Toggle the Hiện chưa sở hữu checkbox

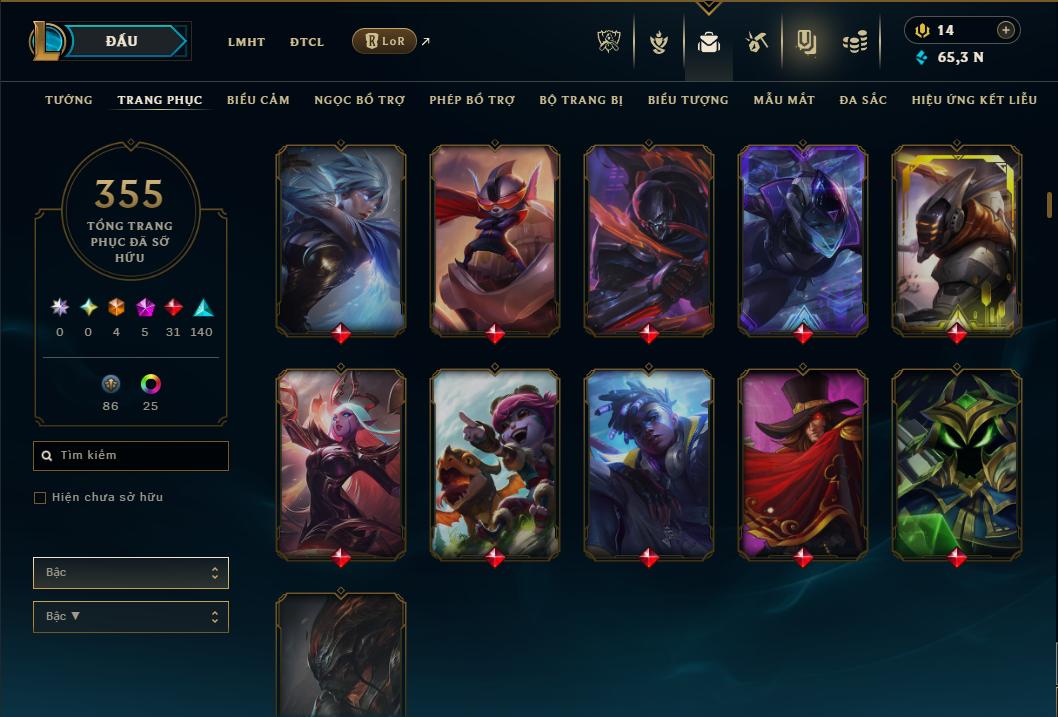tap(40, 498)
